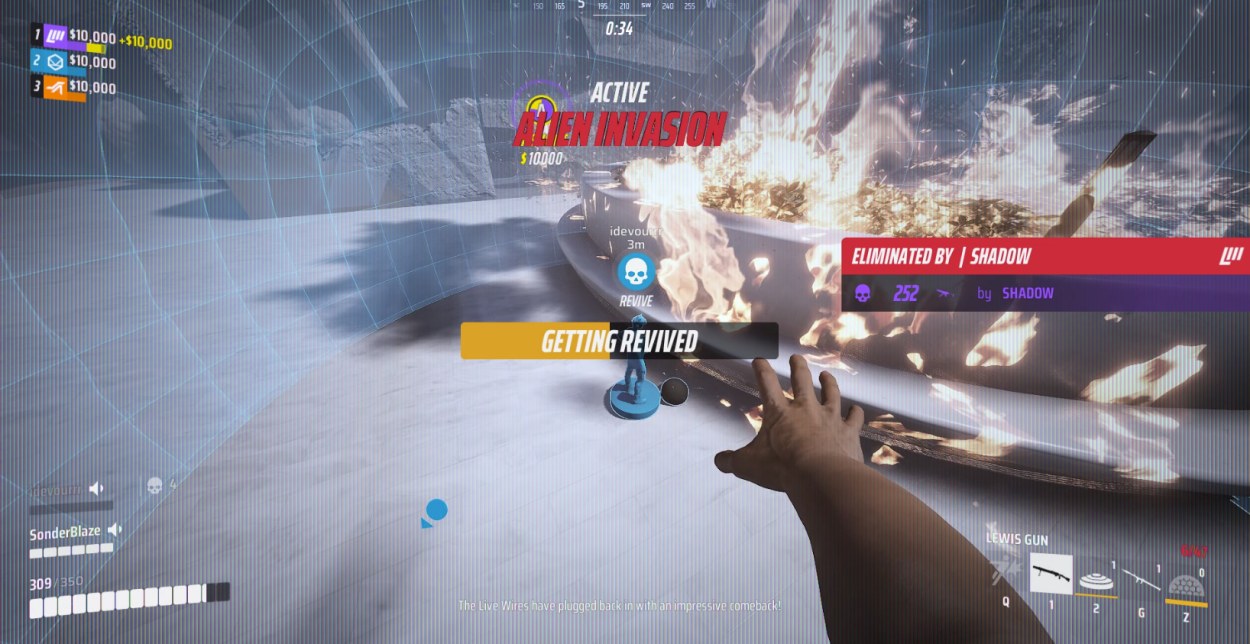Screen dimensions: 1250x644
Task: Select the RPG launcher gadget slot
Action: tap(1140, 578)
